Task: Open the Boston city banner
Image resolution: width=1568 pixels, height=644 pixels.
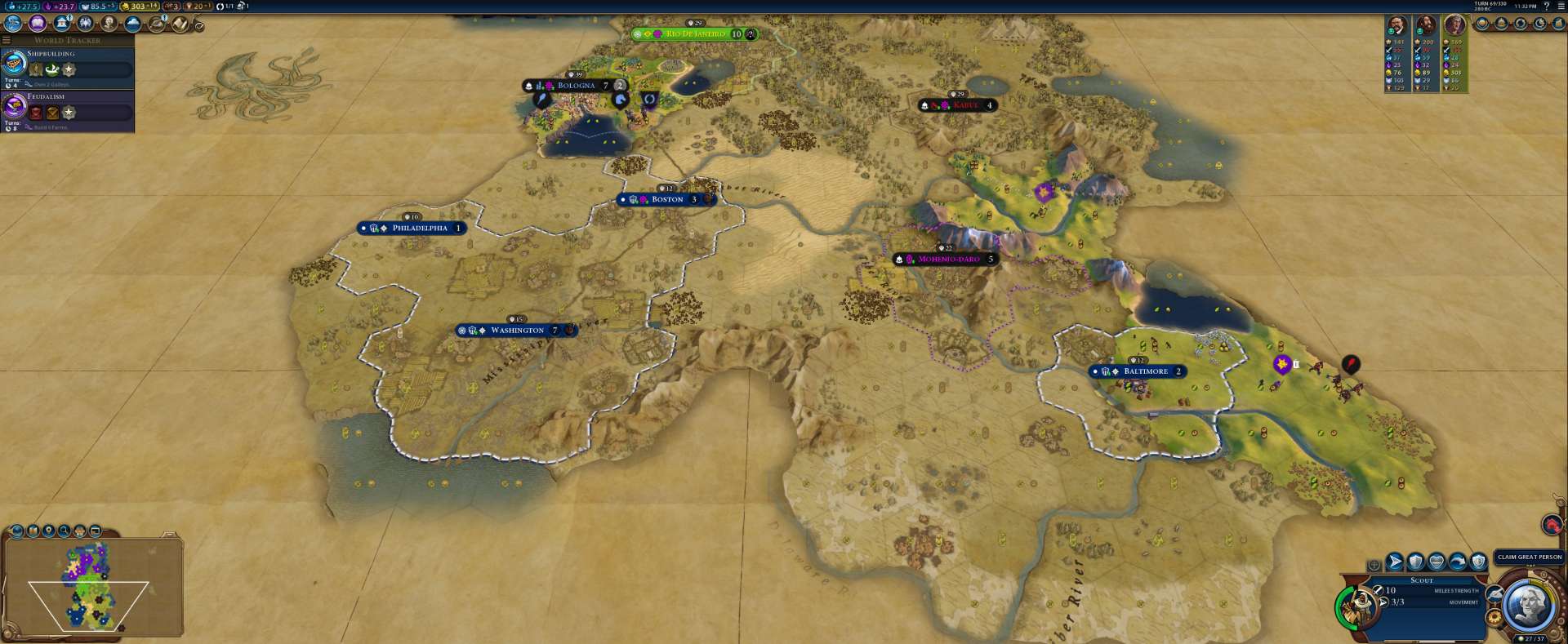Action: click(666, 200)
